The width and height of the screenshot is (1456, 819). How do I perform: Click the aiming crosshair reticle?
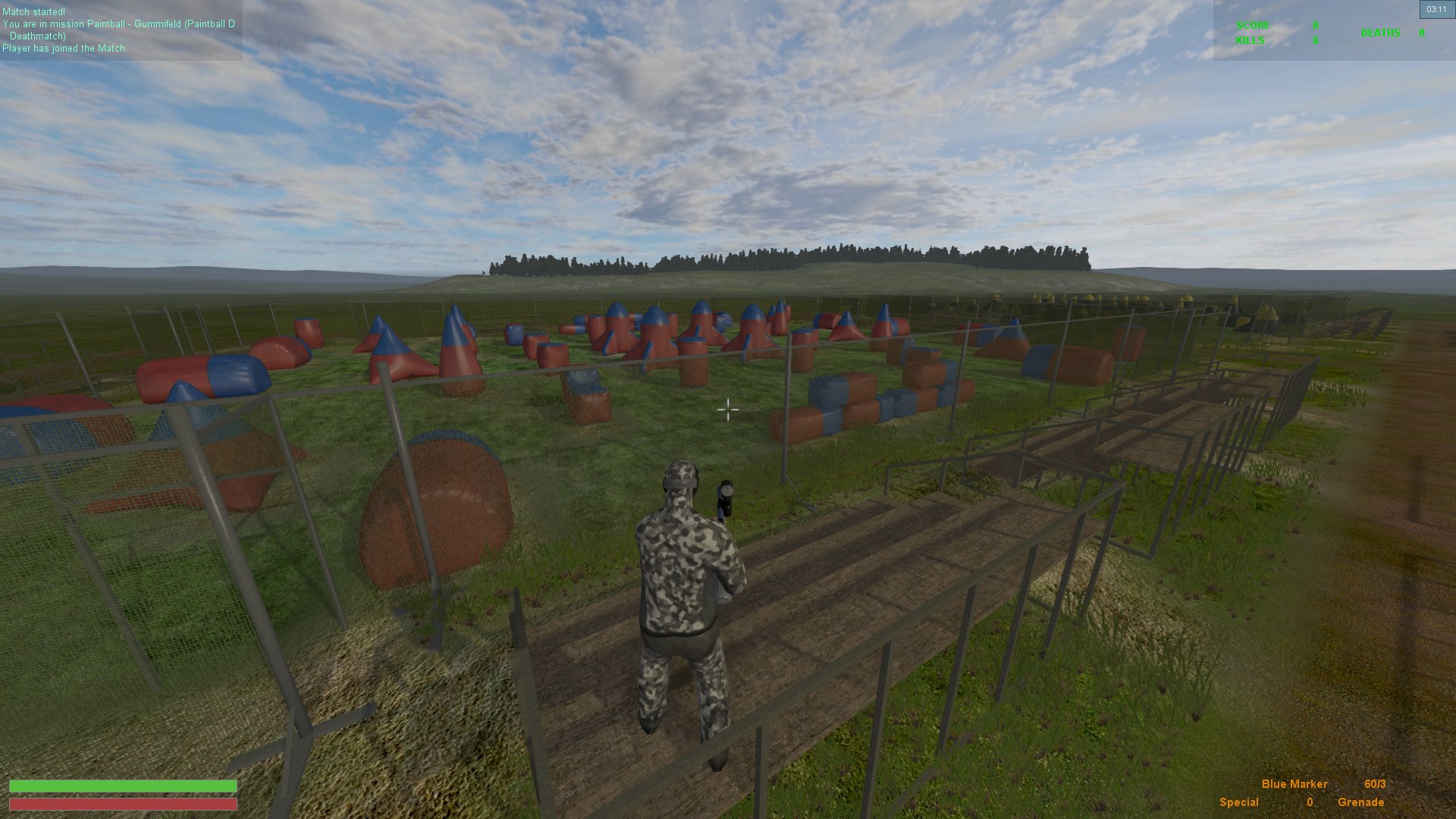729,410
